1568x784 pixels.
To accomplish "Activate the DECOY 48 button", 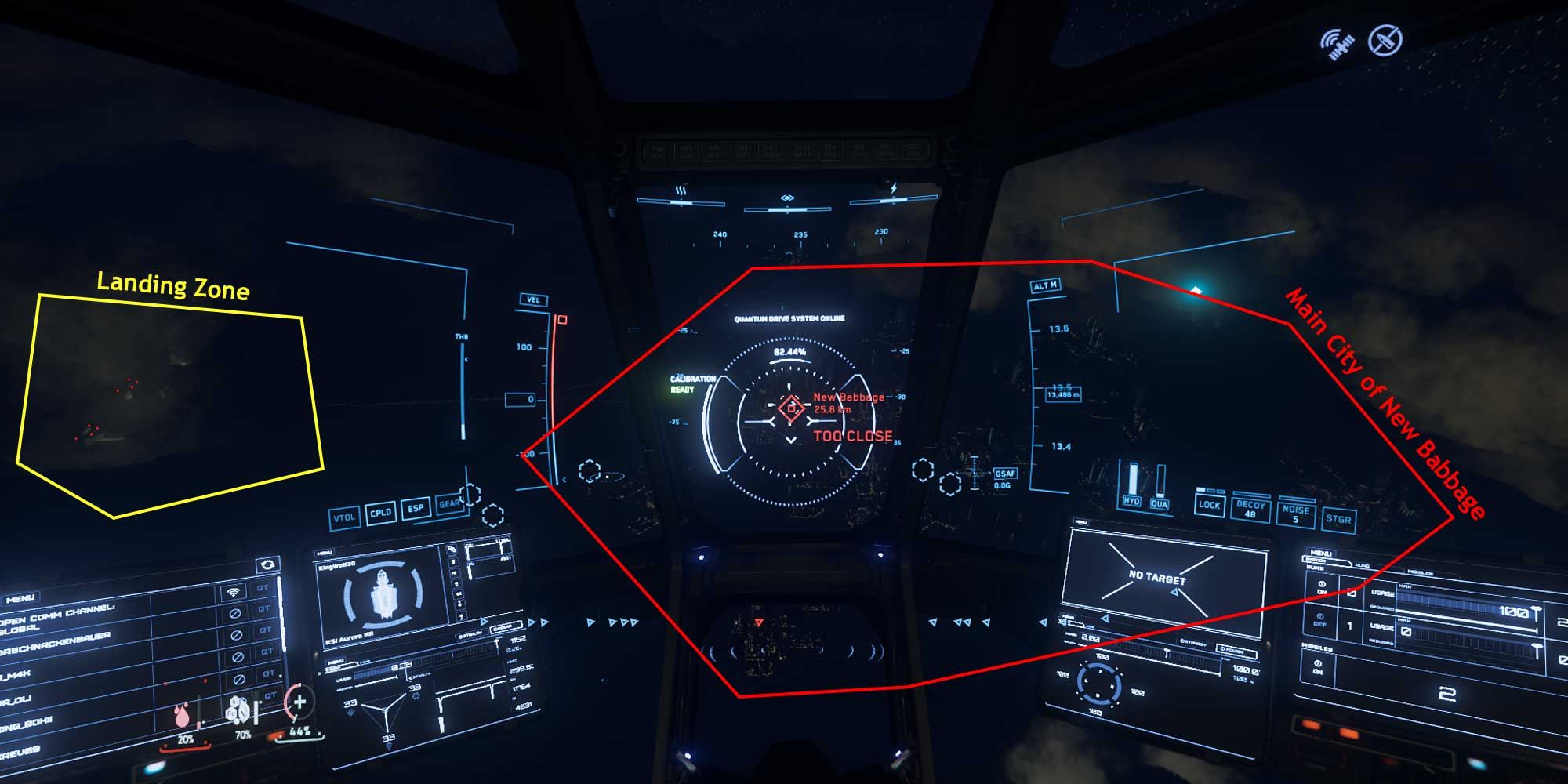I will (x=1252, y=511).
